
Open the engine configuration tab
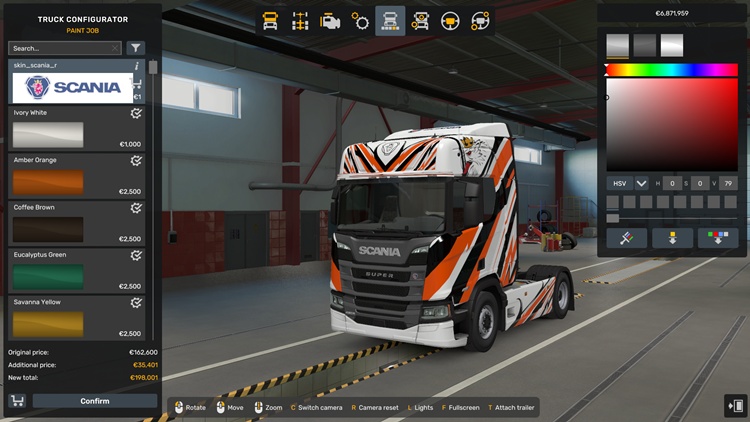pyautogui.click(x=330, y=20)
